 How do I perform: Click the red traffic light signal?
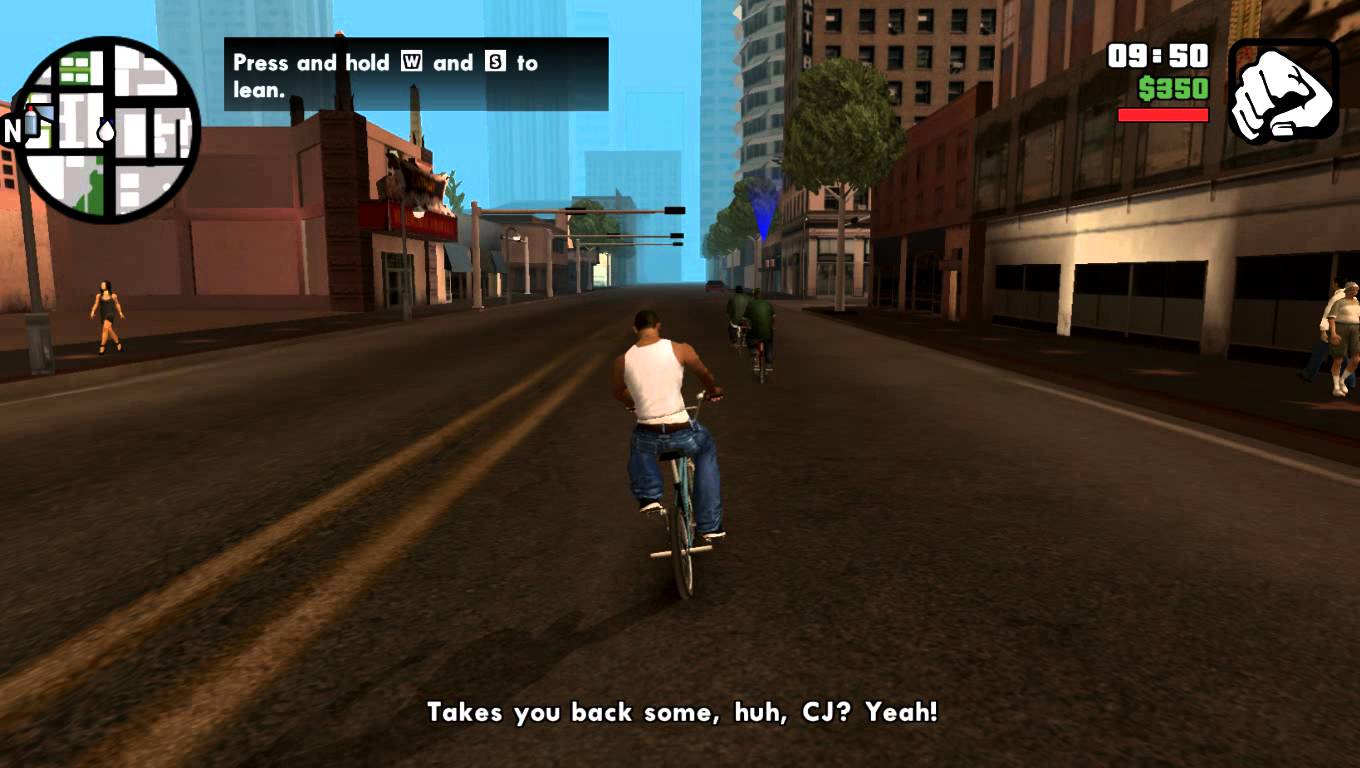pyautogui.click(x=675, y=210)
